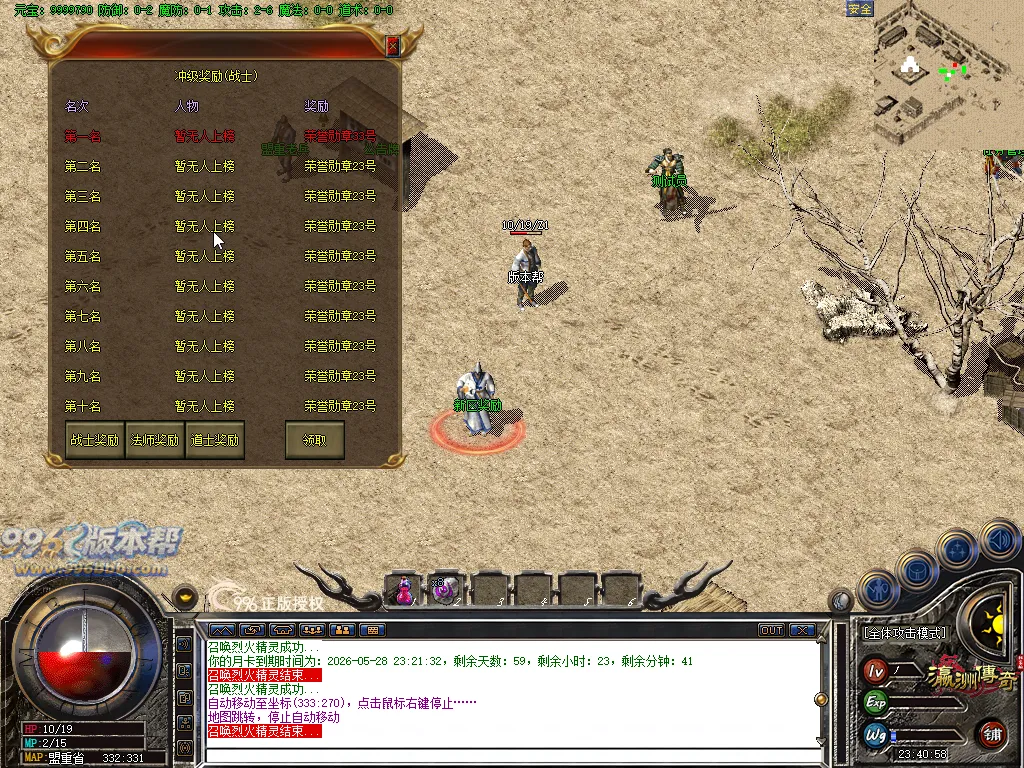Close the level-rush reward panel

point(393,46)
